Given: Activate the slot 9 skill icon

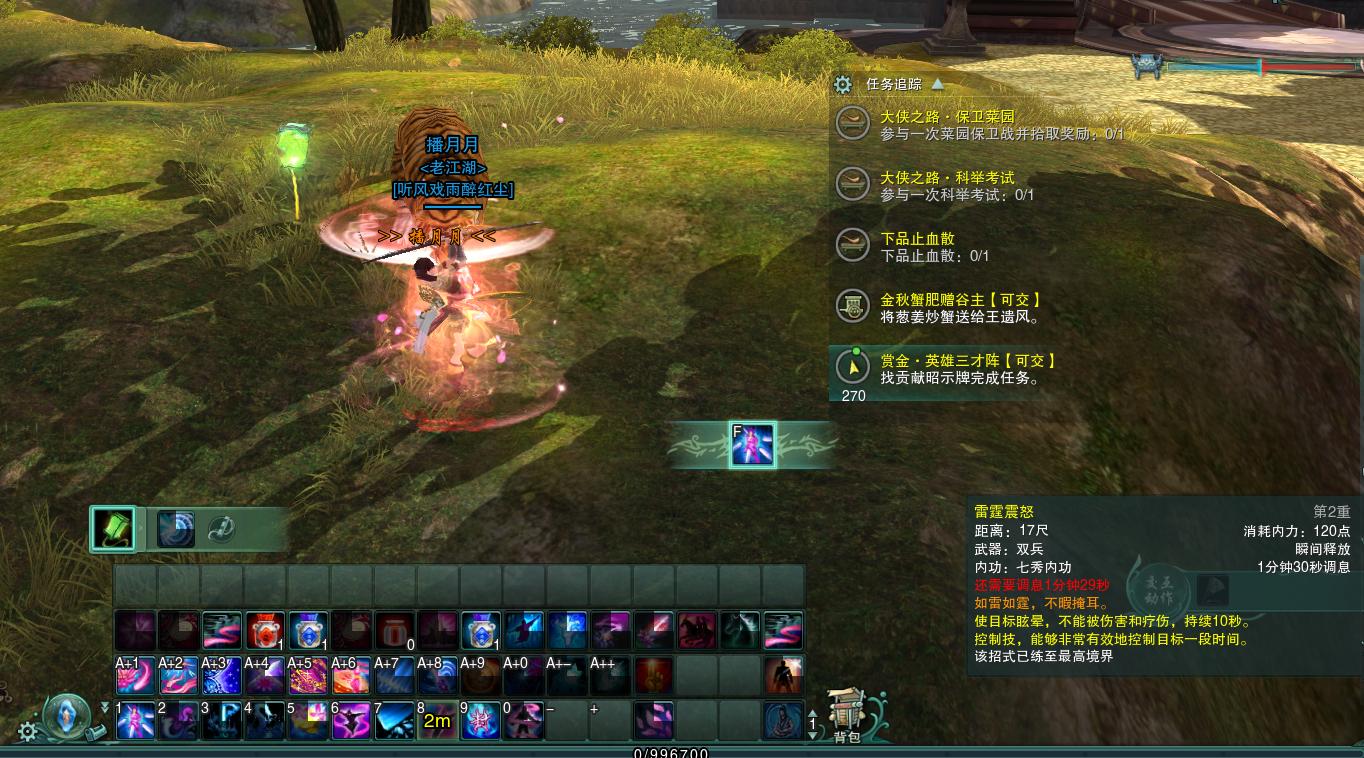Looking at the screenshot, I should [480, 720].
